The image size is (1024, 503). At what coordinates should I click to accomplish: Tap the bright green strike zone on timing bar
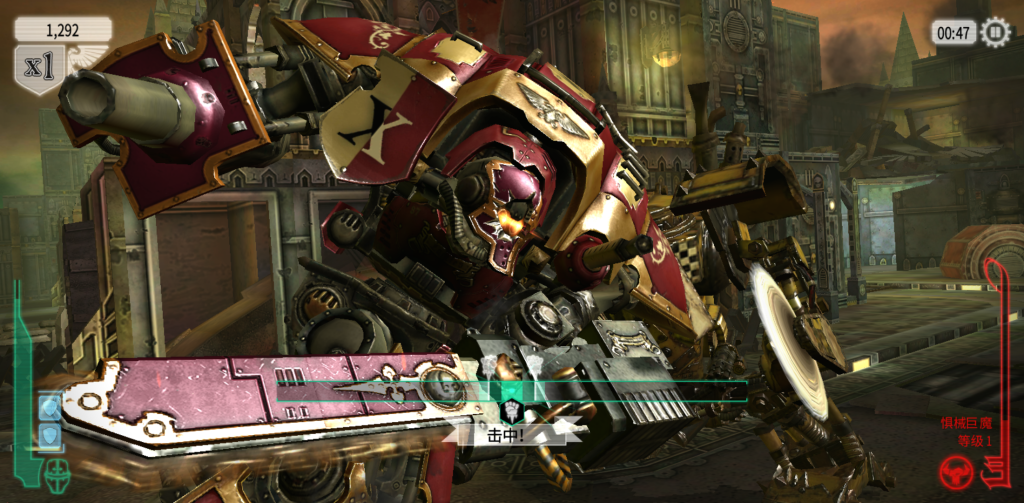point(510,392)
